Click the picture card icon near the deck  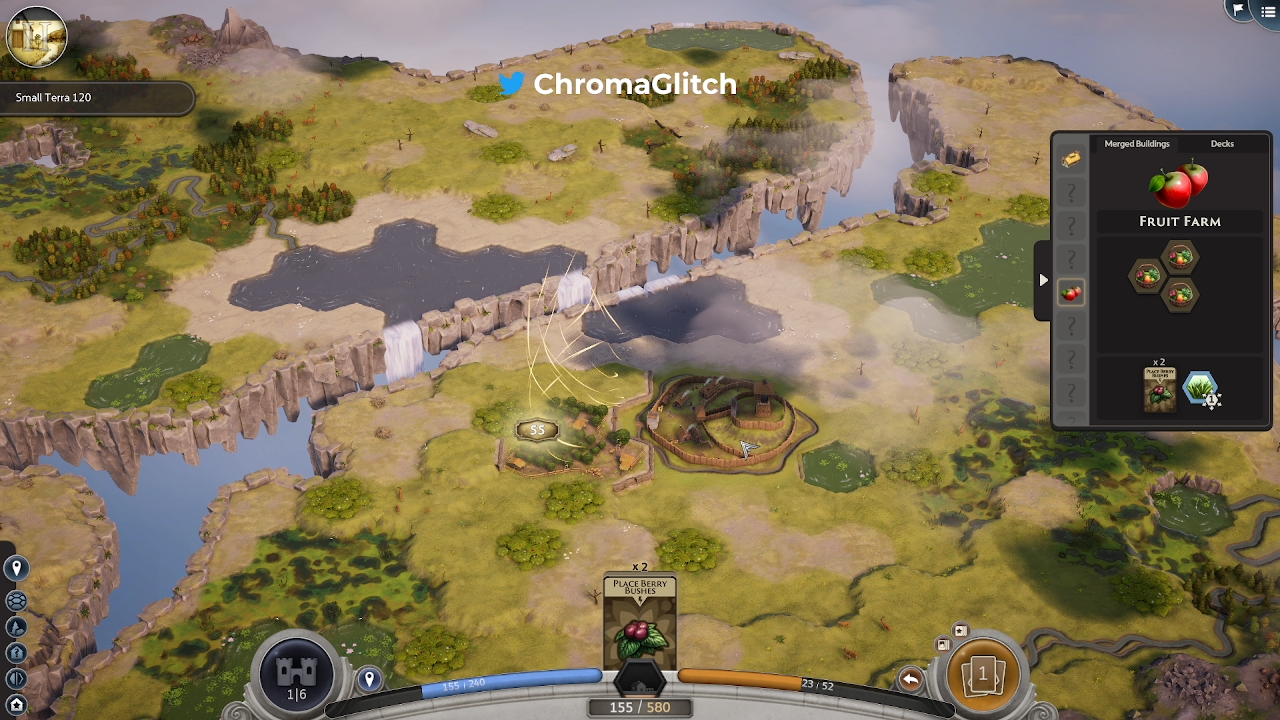(x=944, y=643)
